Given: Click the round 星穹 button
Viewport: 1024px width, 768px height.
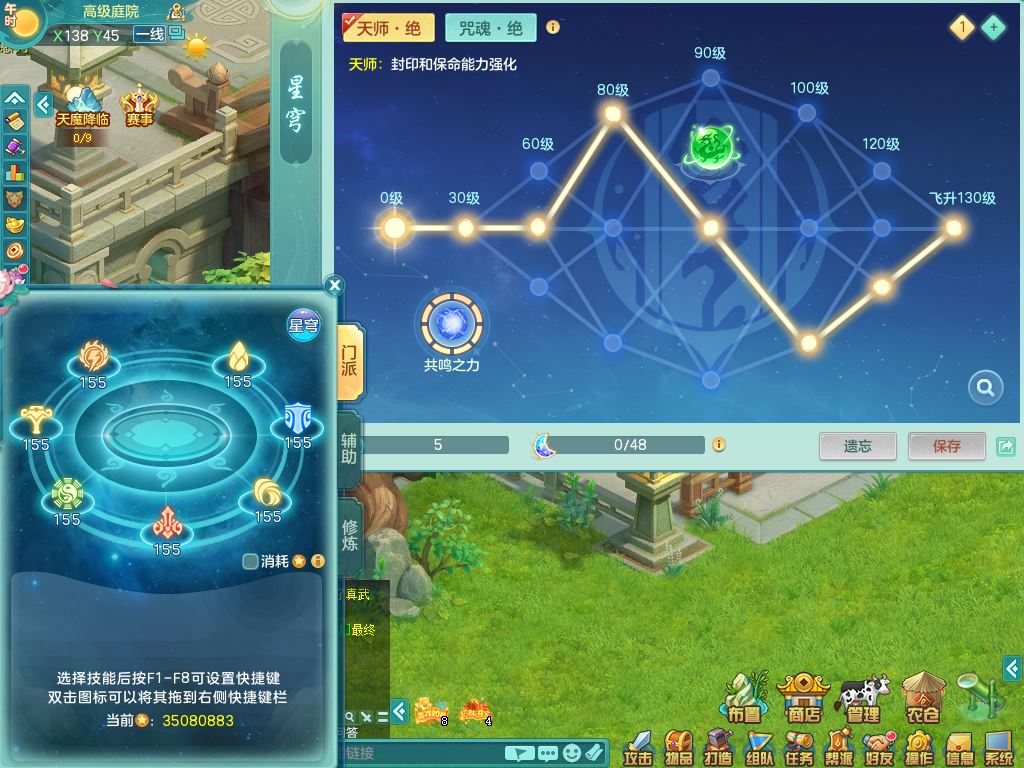Looking at the screenshot, I should tap(303, 324).
